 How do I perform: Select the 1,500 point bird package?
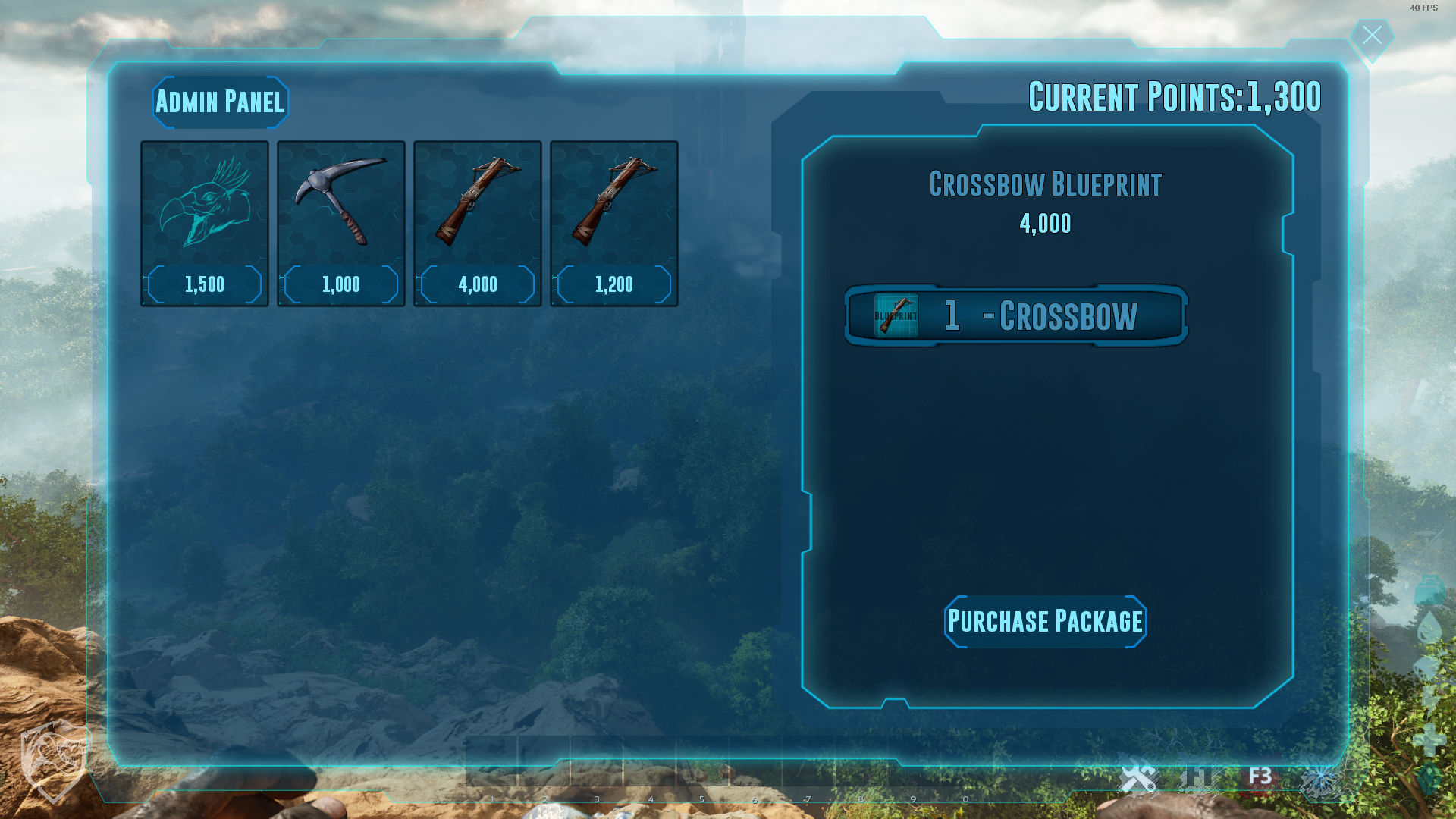205,223
